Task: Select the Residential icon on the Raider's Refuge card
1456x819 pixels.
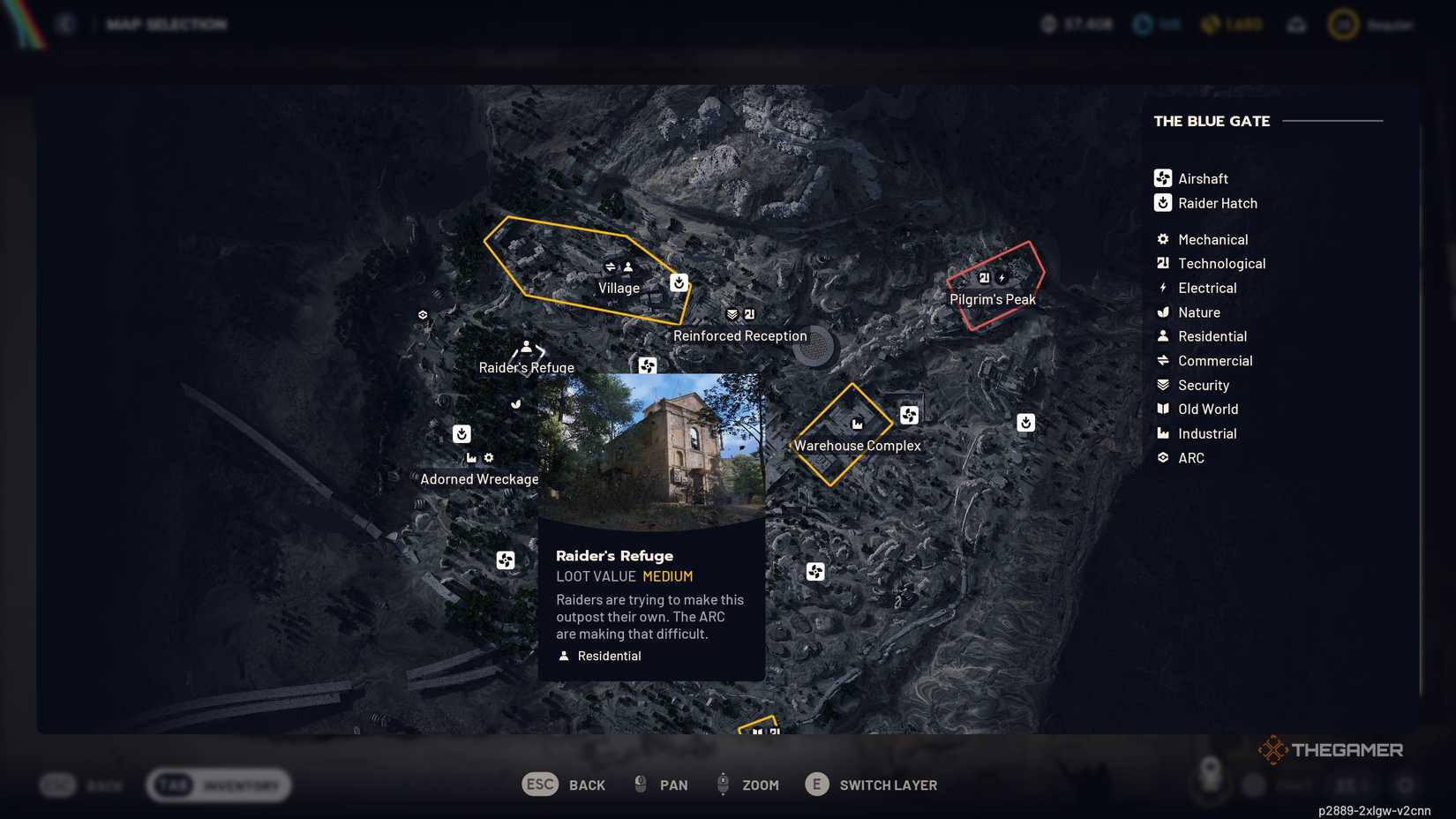Action: click(563, 655)
